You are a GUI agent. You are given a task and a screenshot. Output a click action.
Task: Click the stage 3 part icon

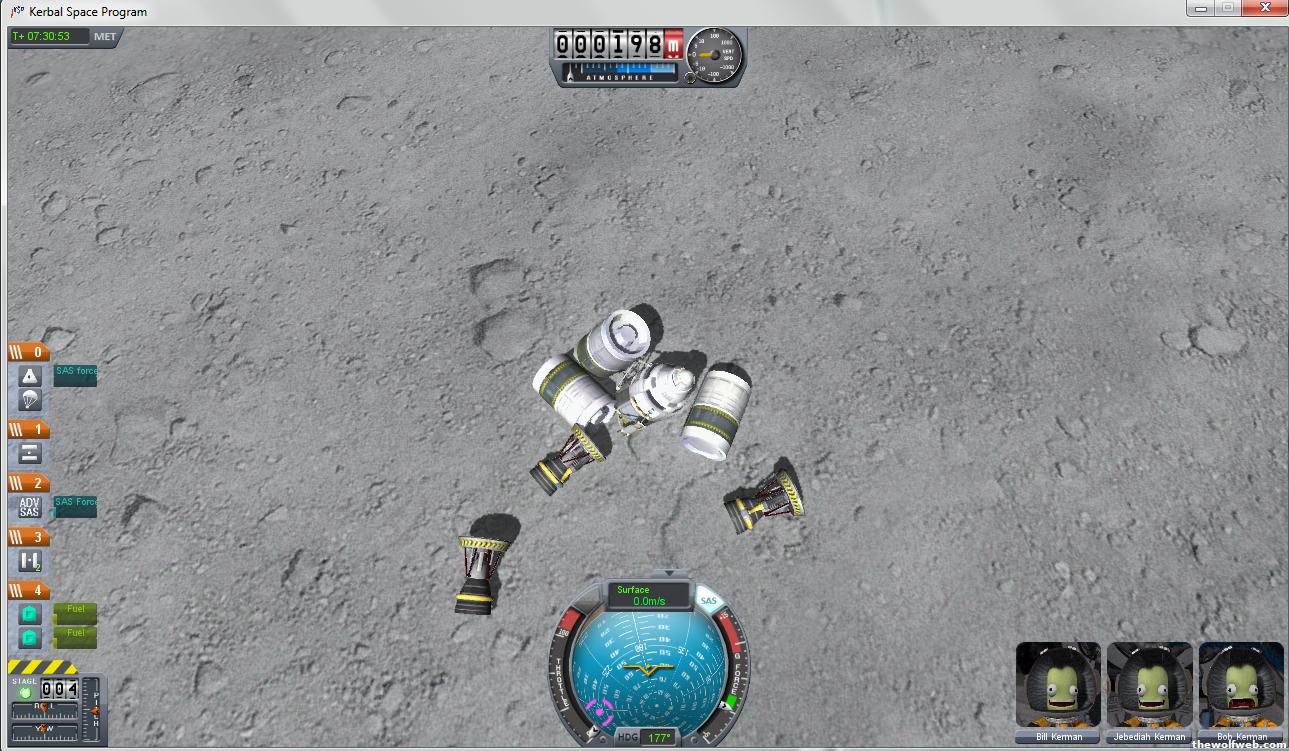tap(30, 561)
